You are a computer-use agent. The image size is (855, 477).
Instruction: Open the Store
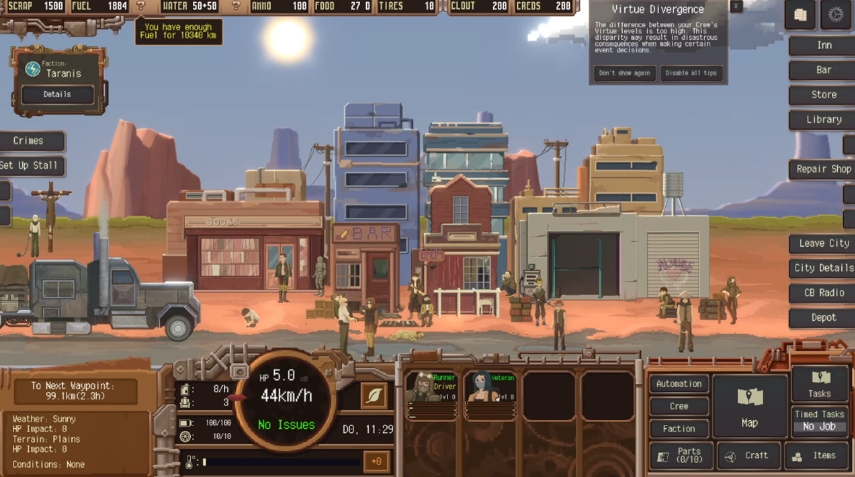point(823,96)
